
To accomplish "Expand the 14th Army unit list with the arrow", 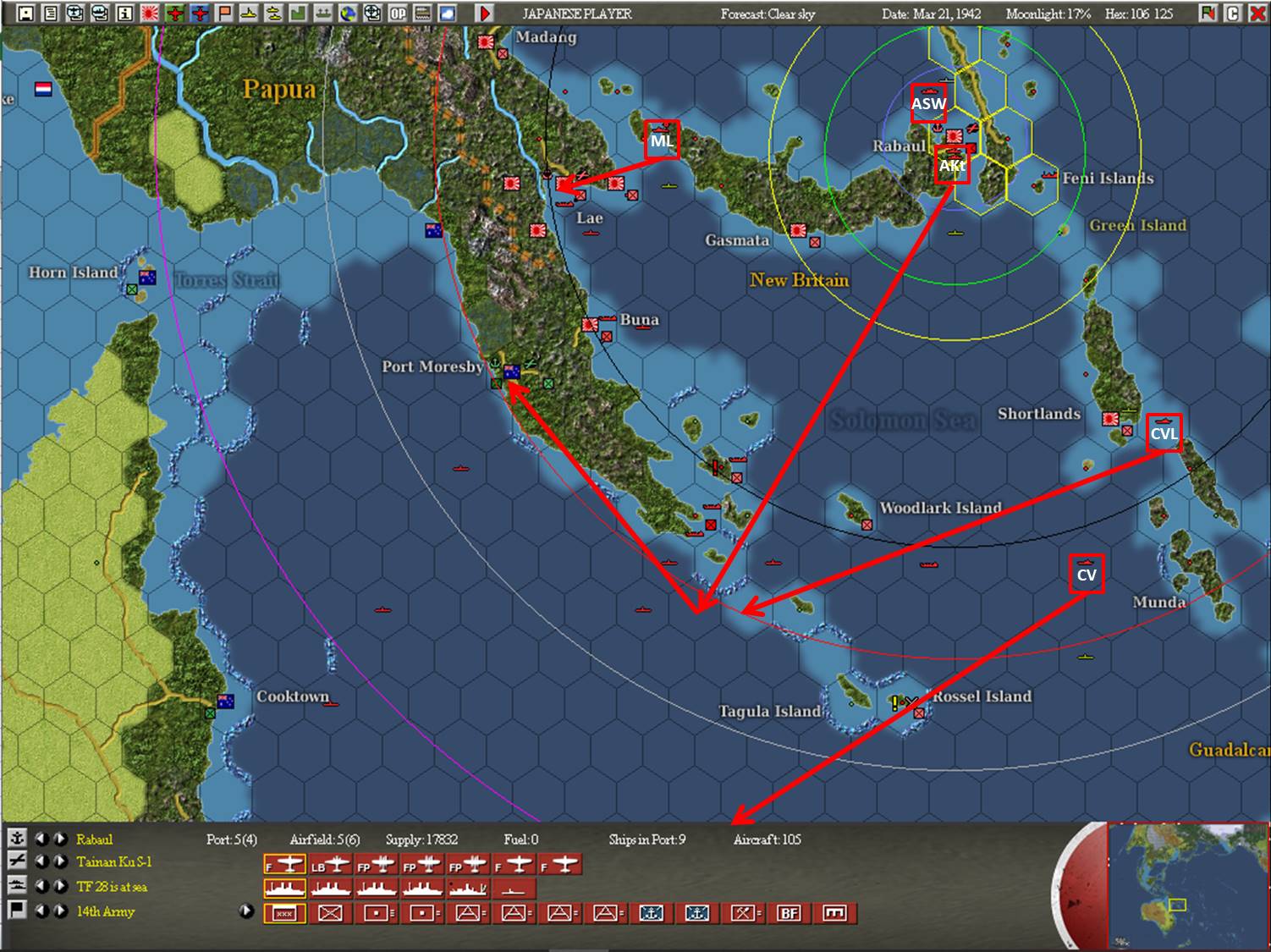I will point(245,911).
